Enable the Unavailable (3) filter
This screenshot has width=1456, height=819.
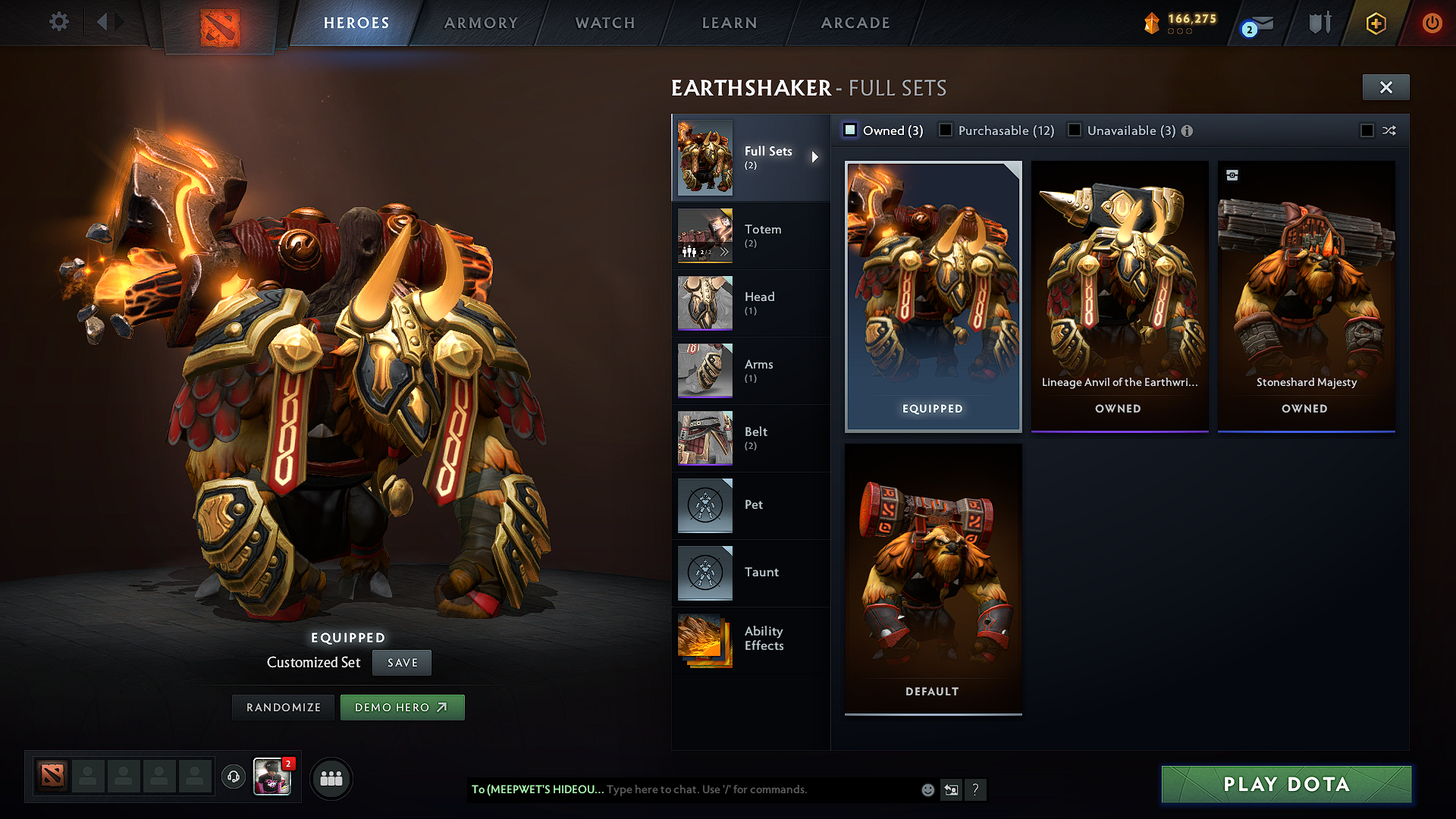1075,130
